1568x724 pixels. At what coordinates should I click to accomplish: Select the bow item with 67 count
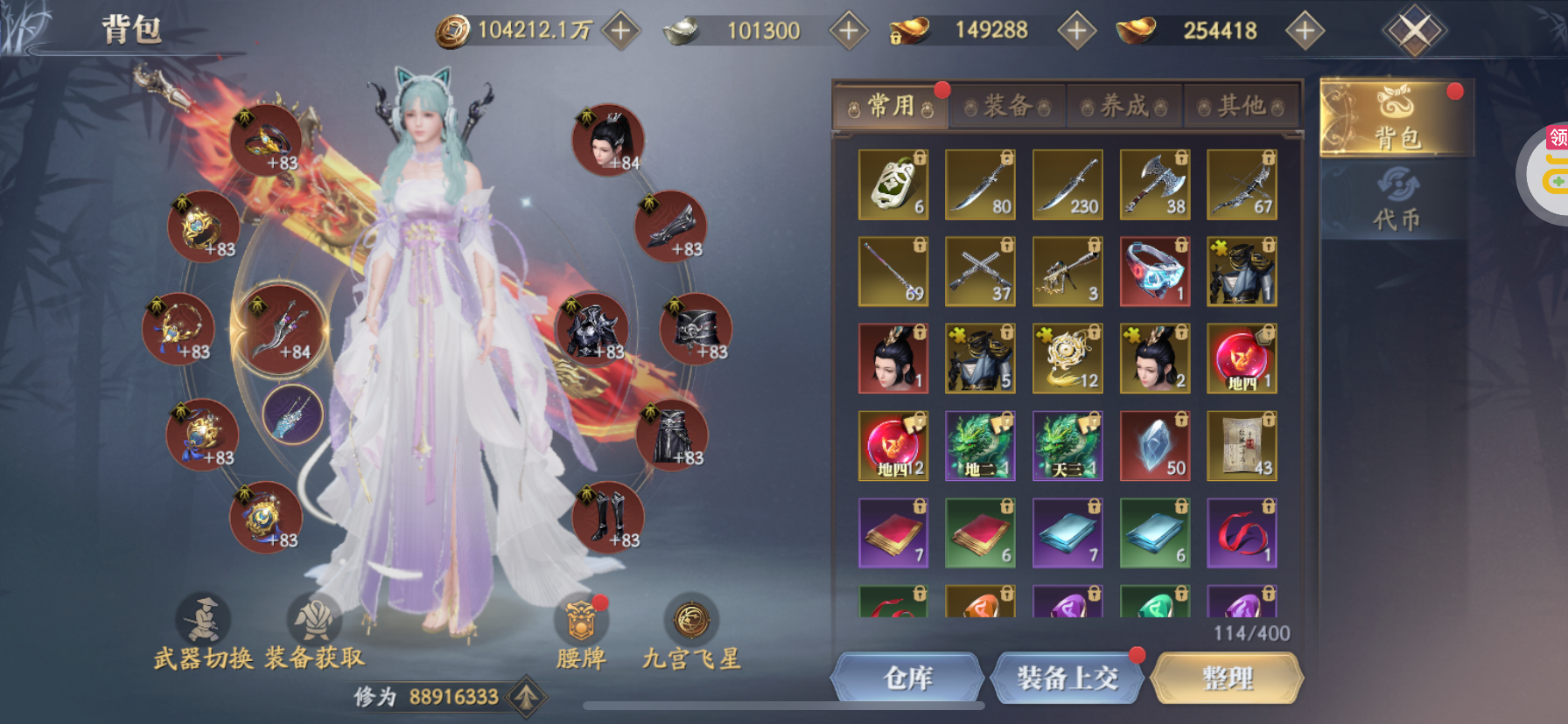(1242, 184)
